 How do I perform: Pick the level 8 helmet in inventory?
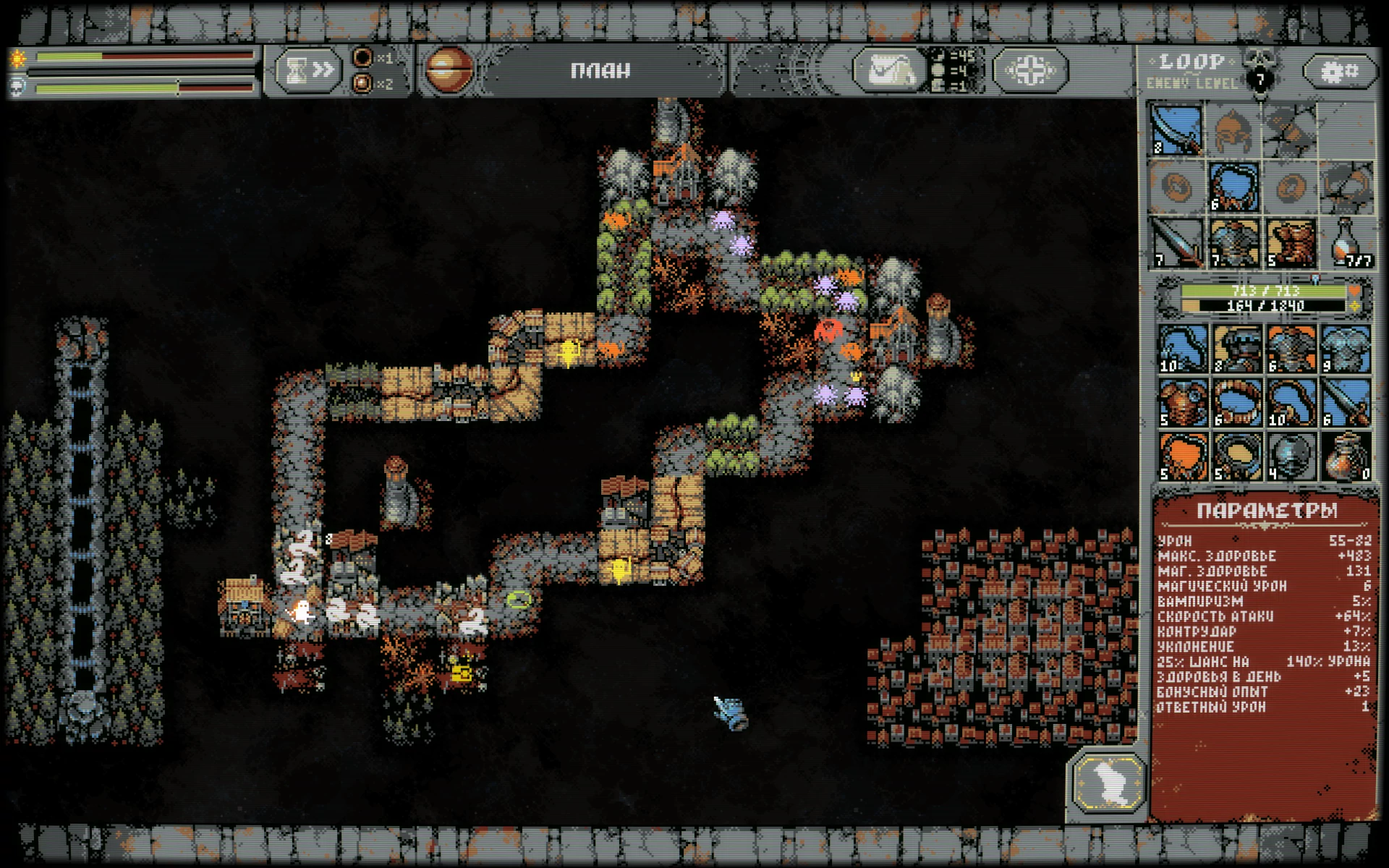1237,349
